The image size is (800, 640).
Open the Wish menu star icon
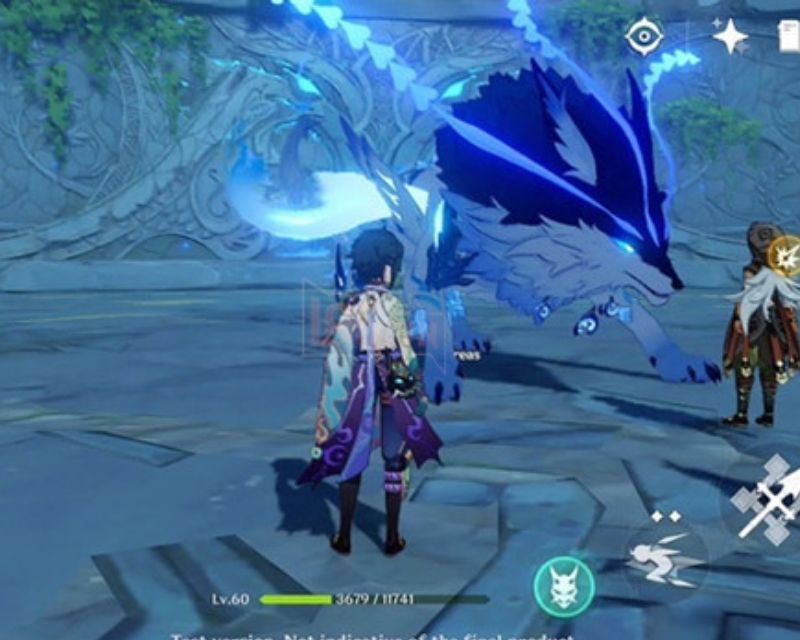click(x=729, y=36)
